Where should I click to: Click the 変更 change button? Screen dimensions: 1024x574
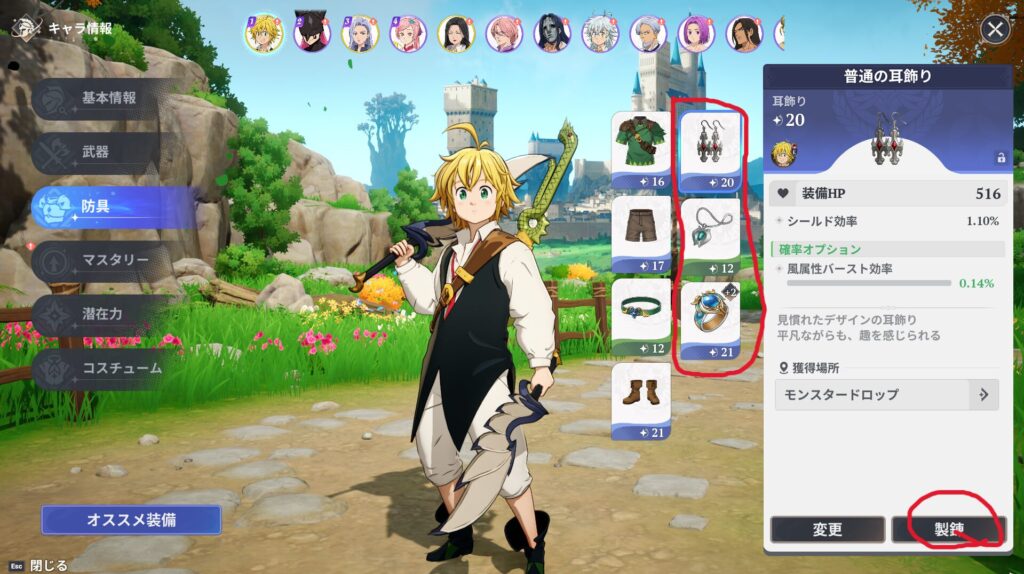click(827, 530)
